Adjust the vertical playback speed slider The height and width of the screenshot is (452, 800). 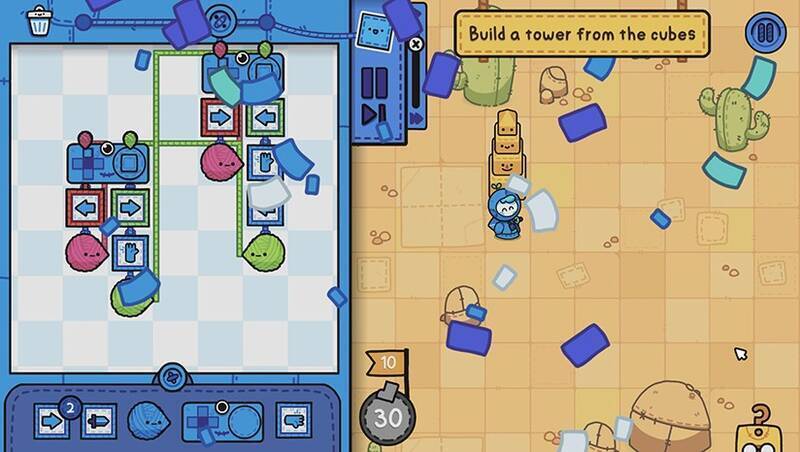point(415,75)
